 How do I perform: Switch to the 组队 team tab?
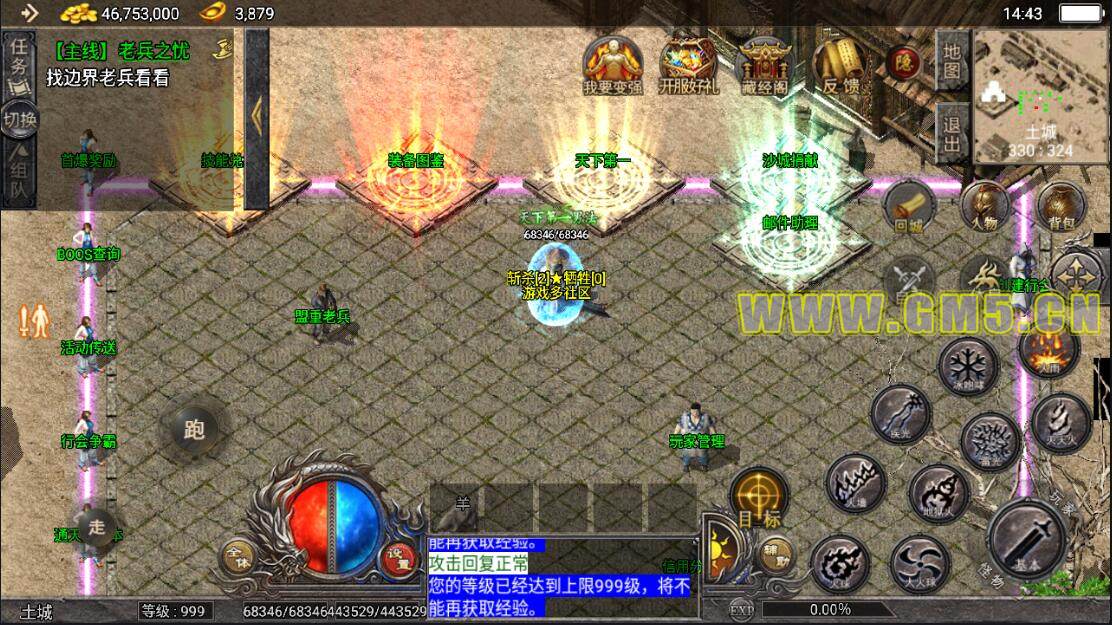18,171
